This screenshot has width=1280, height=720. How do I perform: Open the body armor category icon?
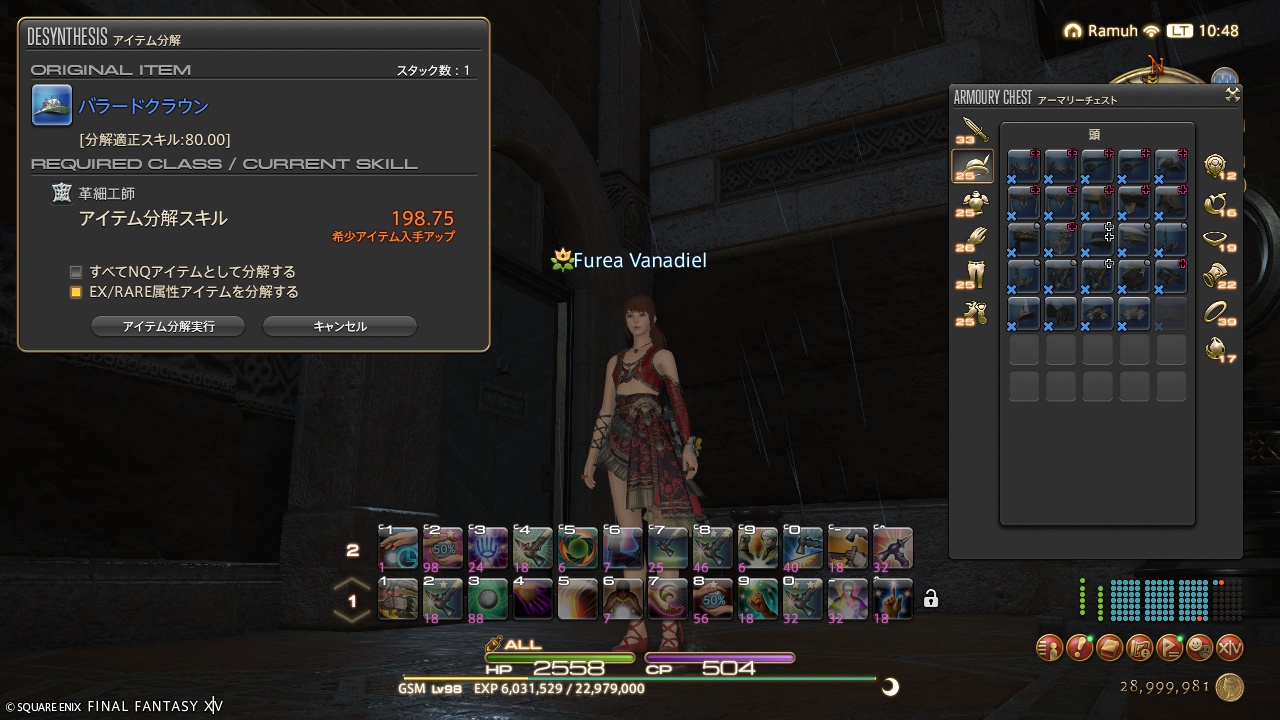pyautogui.click(x=971, y=199)
